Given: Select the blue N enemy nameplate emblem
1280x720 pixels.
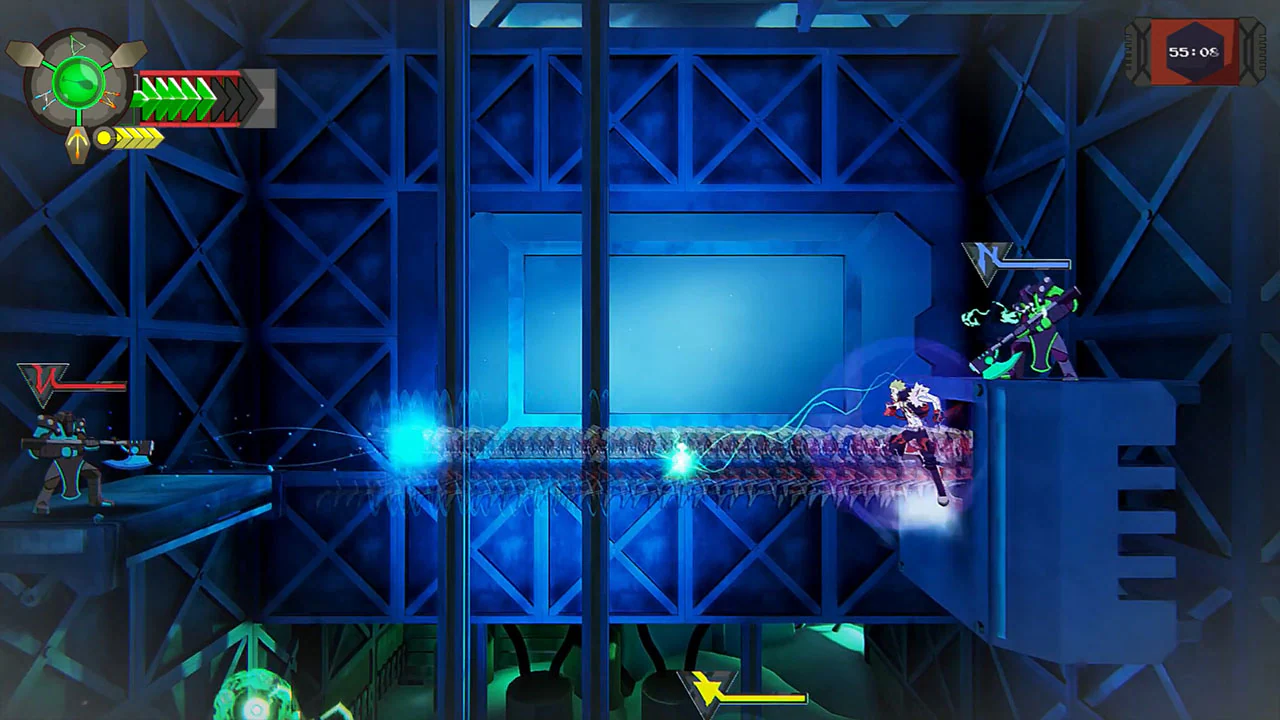Looking at the screenshot, I should [x=984, y=261].
